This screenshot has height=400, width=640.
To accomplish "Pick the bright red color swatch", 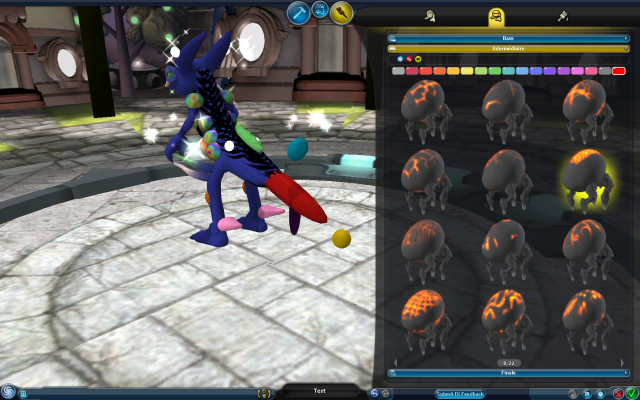I will [619, 71].
